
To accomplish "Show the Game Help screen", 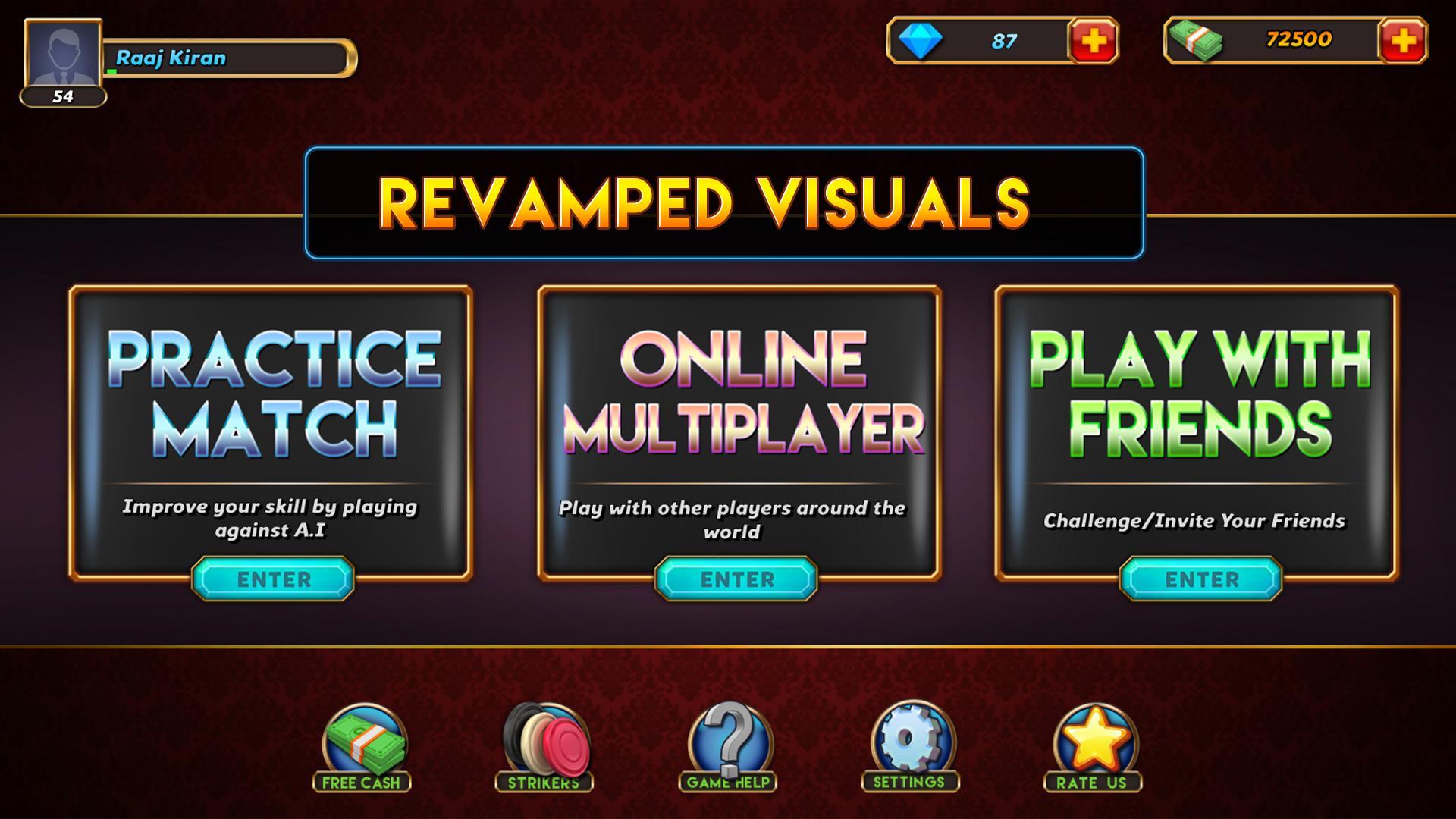I will (x=728, y=747).
